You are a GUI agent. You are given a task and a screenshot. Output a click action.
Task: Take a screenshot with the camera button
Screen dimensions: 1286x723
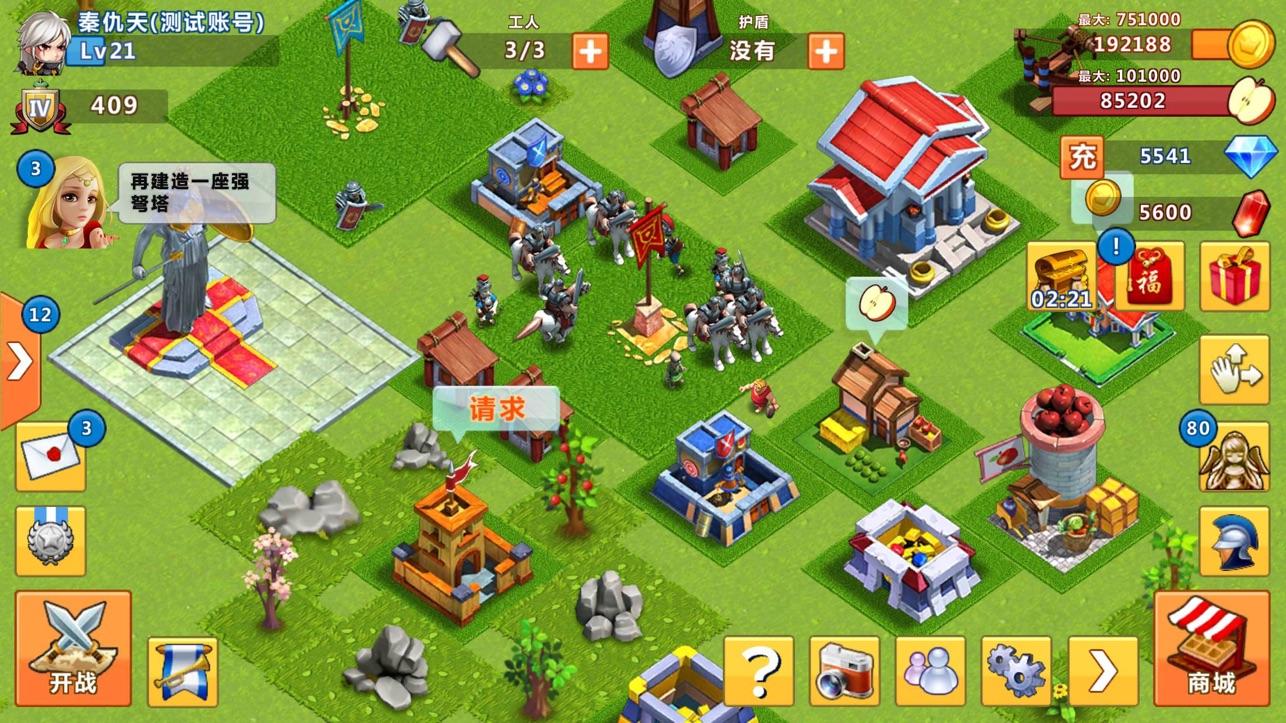pos(845,671)
